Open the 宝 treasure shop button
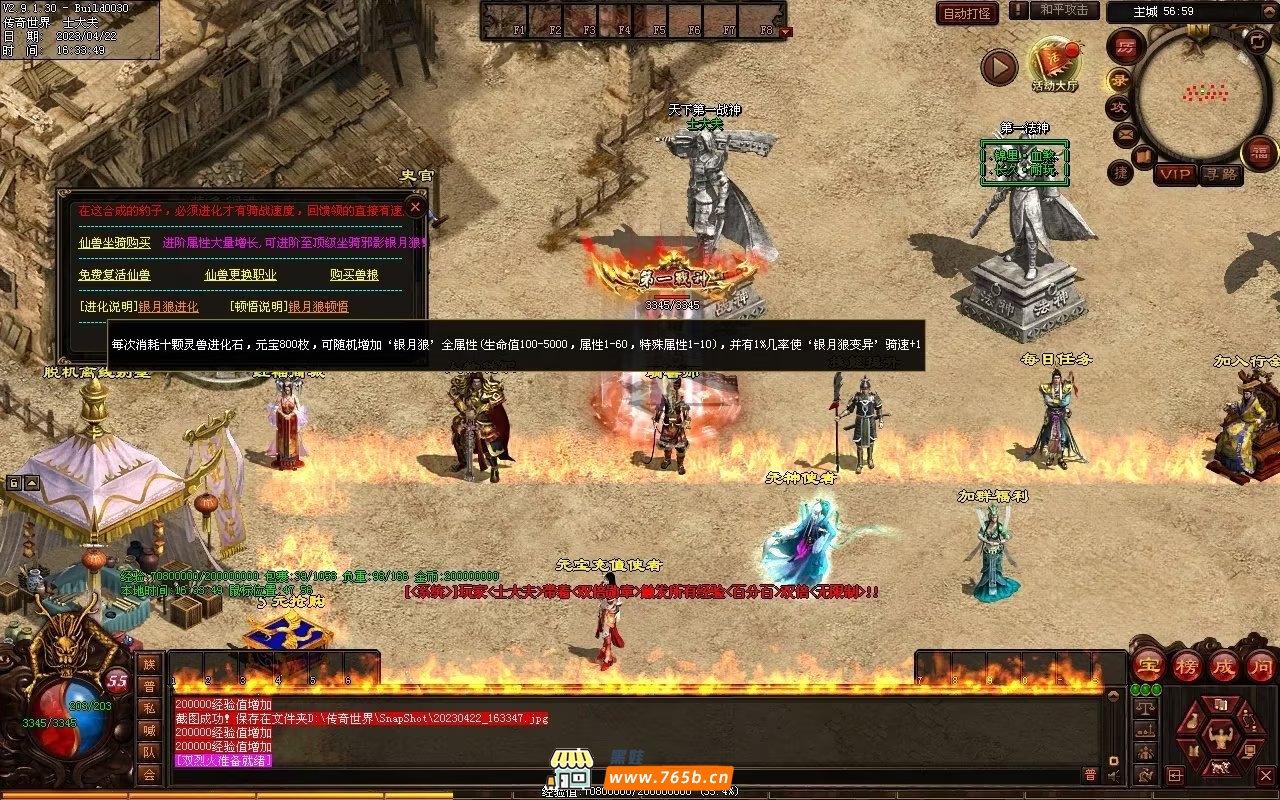The image size is (1280, 800). [1148, 665]
